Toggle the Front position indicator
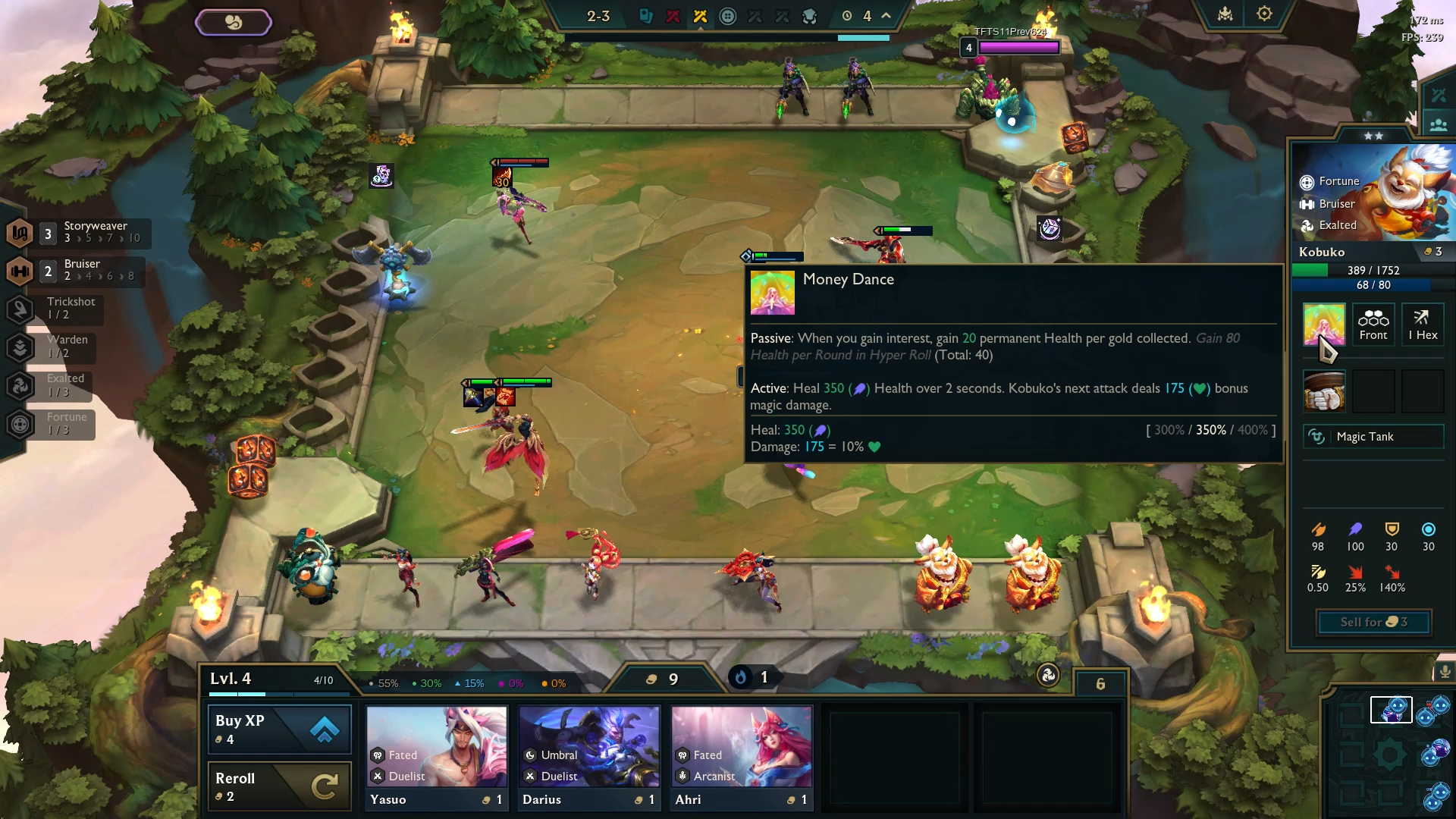Image resolution: width=1456 pixels, height=819 pixels. click(1373, 325)
